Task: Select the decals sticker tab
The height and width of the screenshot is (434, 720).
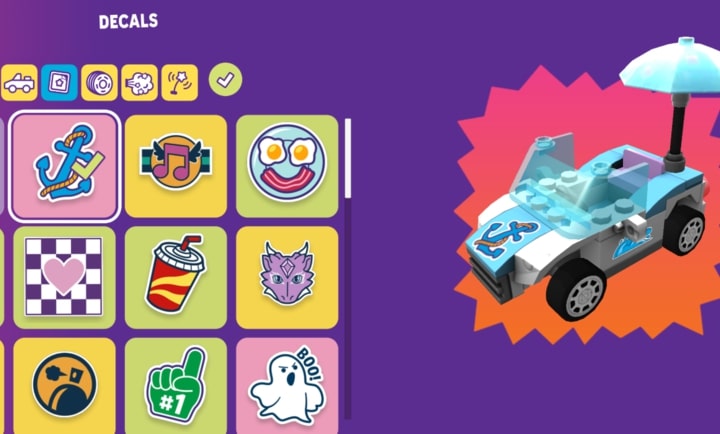Action: (x=59, y=83)
